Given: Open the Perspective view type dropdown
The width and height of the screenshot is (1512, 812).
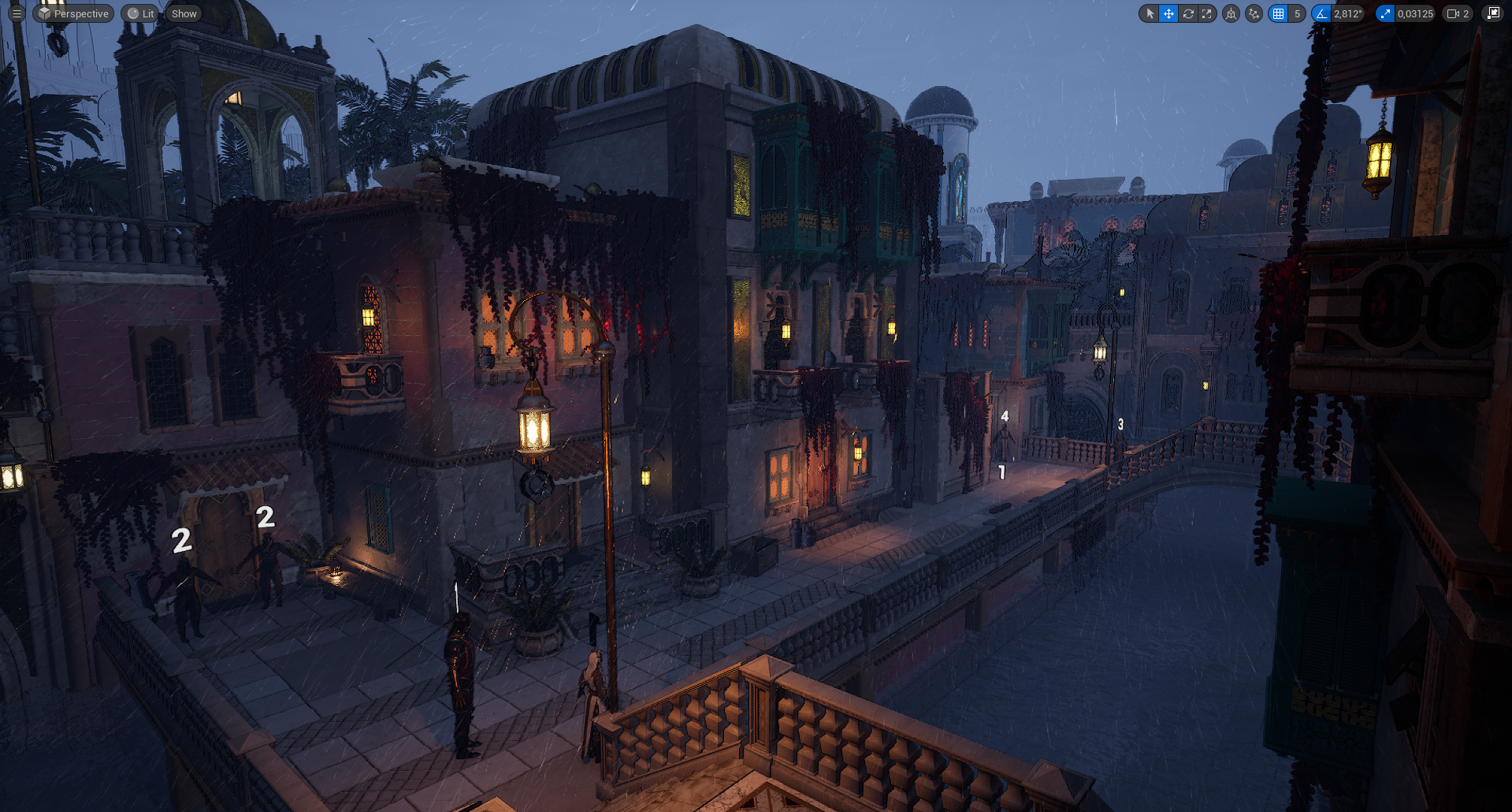Looking at the screenshot, I should (73, 13).
